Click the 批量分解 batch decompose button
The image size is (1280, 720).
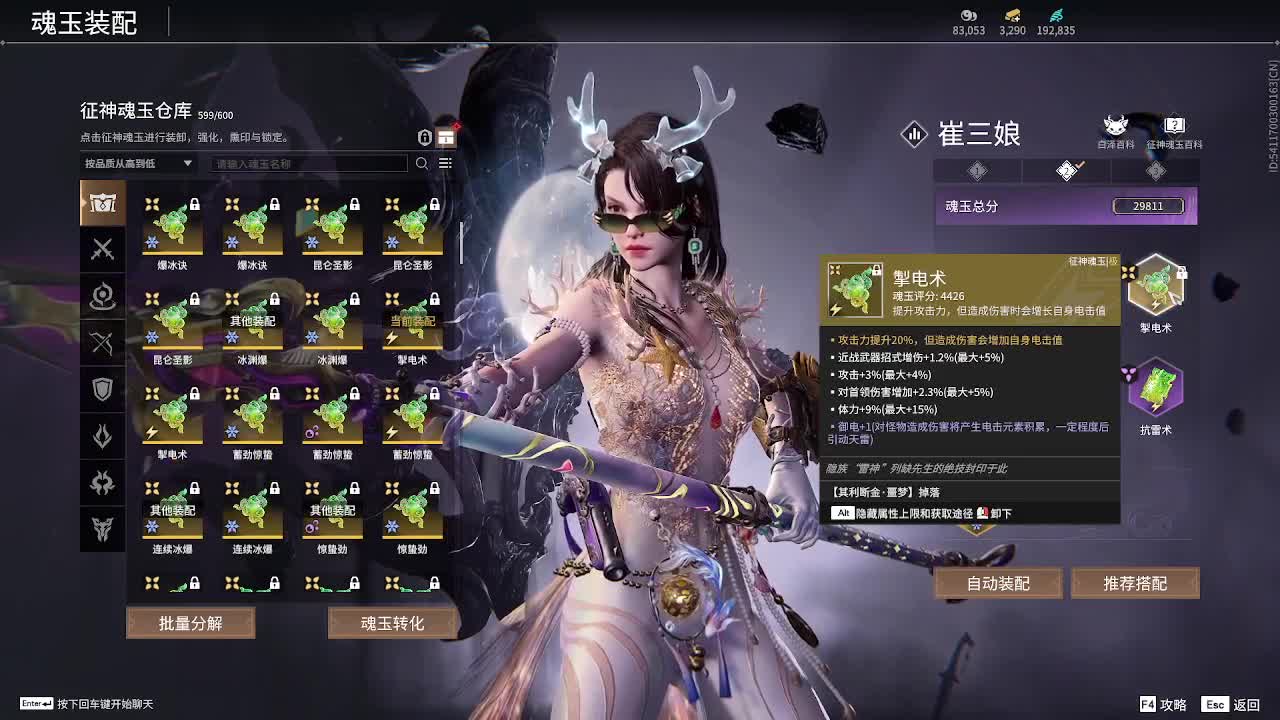click(x=190, y=623)
